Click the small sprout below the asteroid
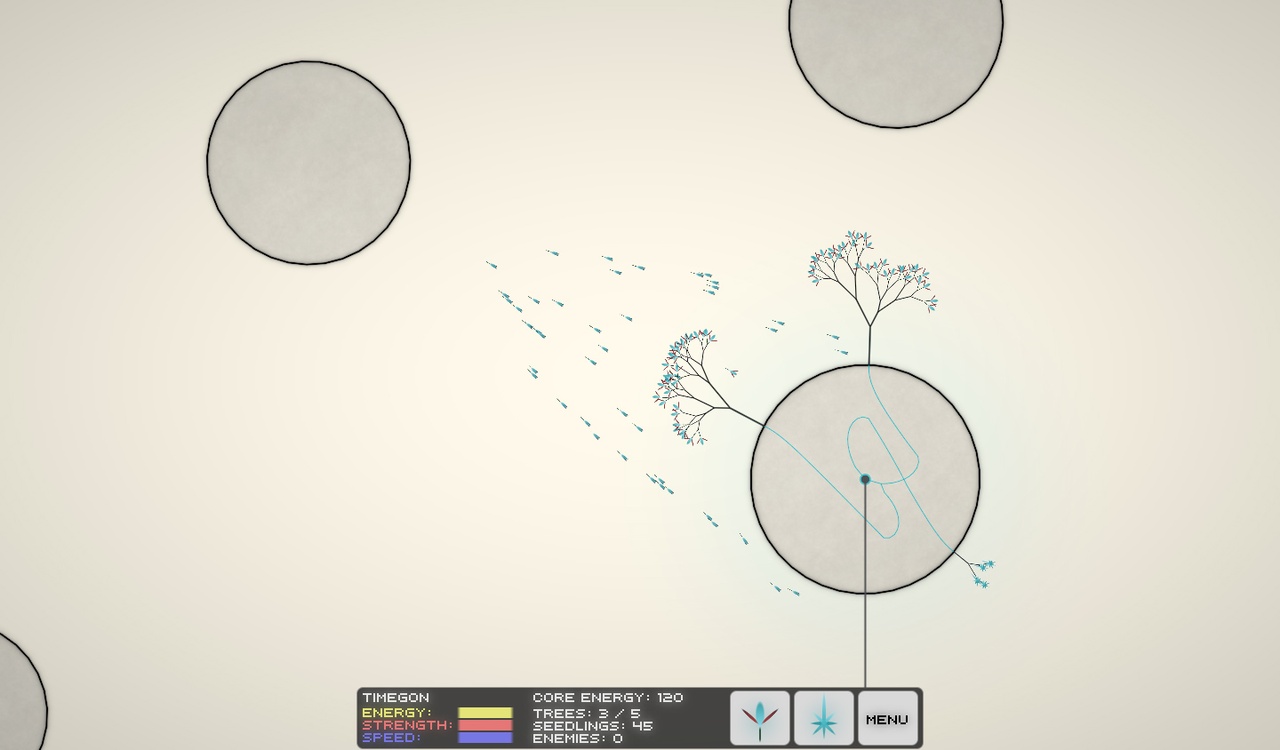This screenshot has height=750, width=1280. tap(980, 570)
